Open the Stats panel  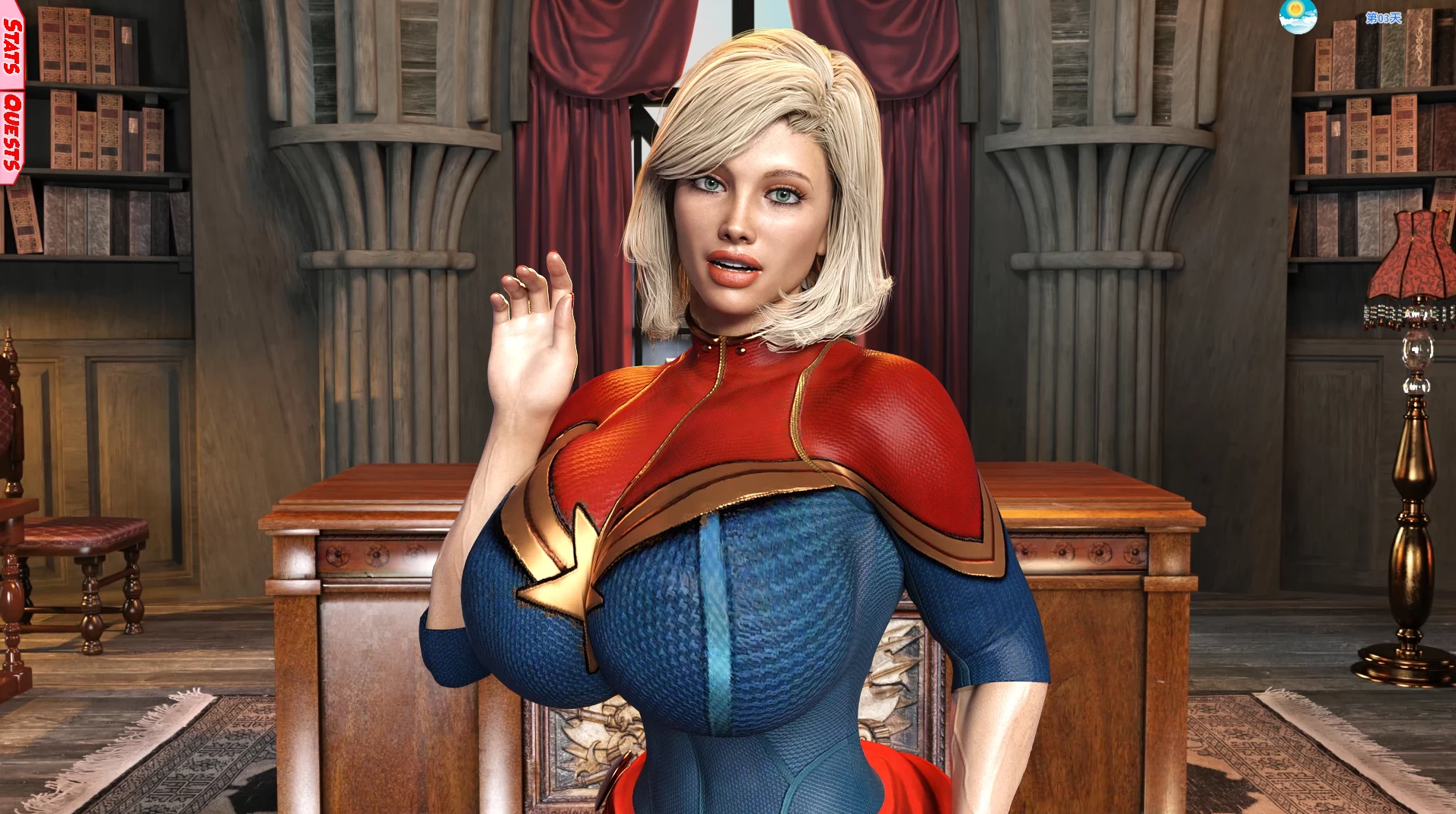[11, 46]
